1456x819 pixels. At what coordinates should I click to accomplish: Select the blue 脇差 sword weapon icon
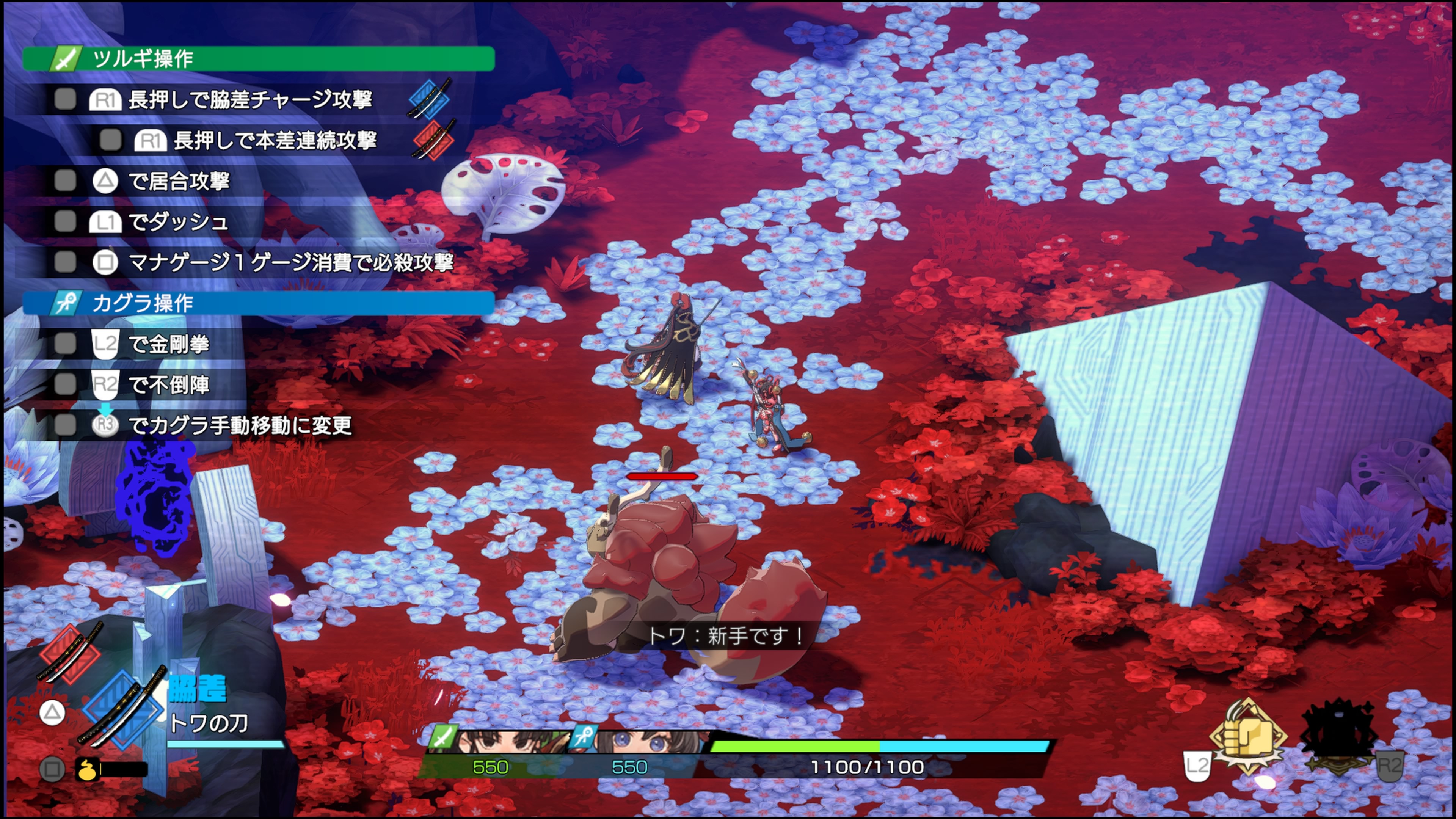(x=122, y=709)
